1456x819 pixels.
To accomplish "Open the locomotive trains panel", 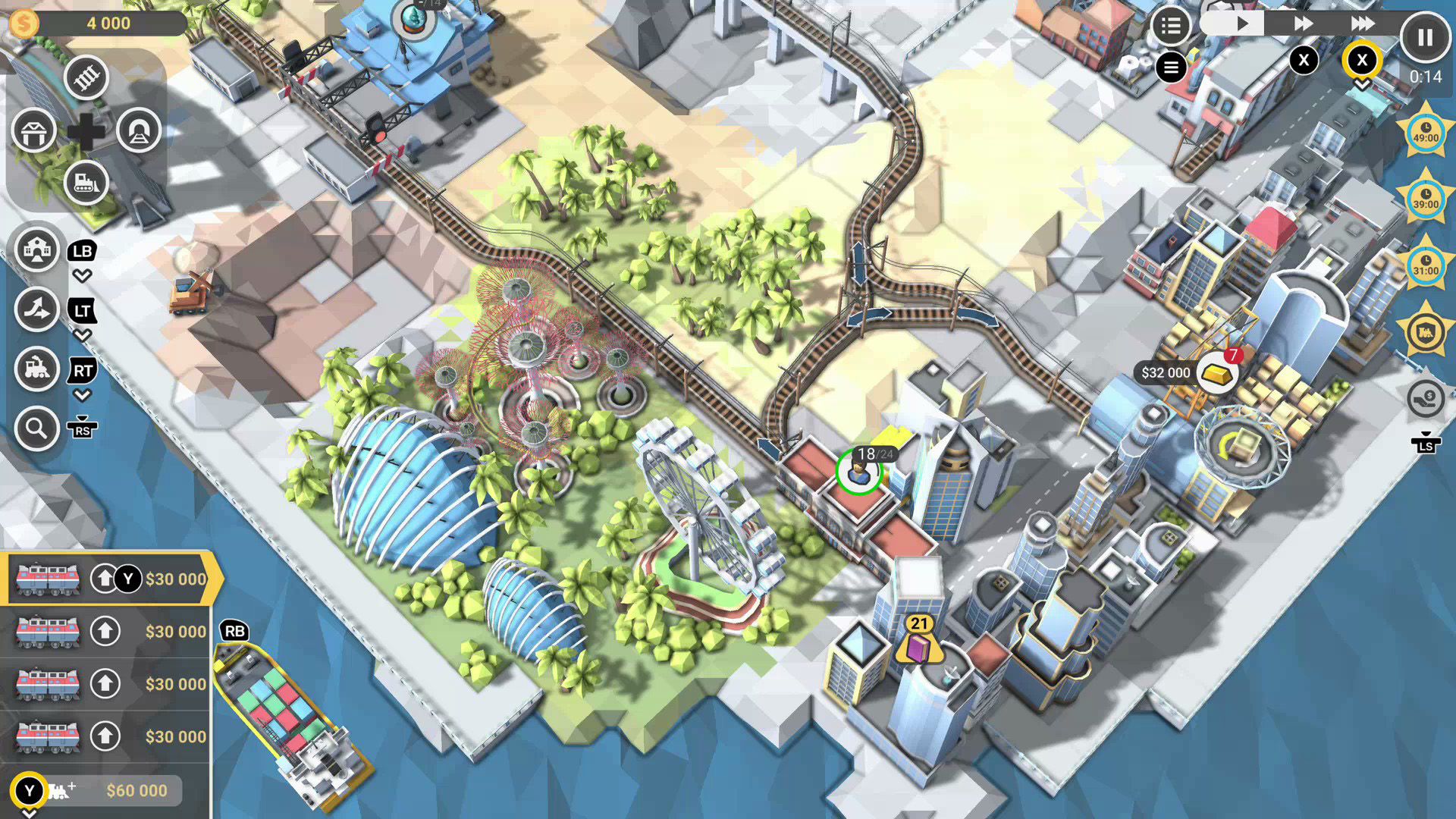I will point(36,369).
